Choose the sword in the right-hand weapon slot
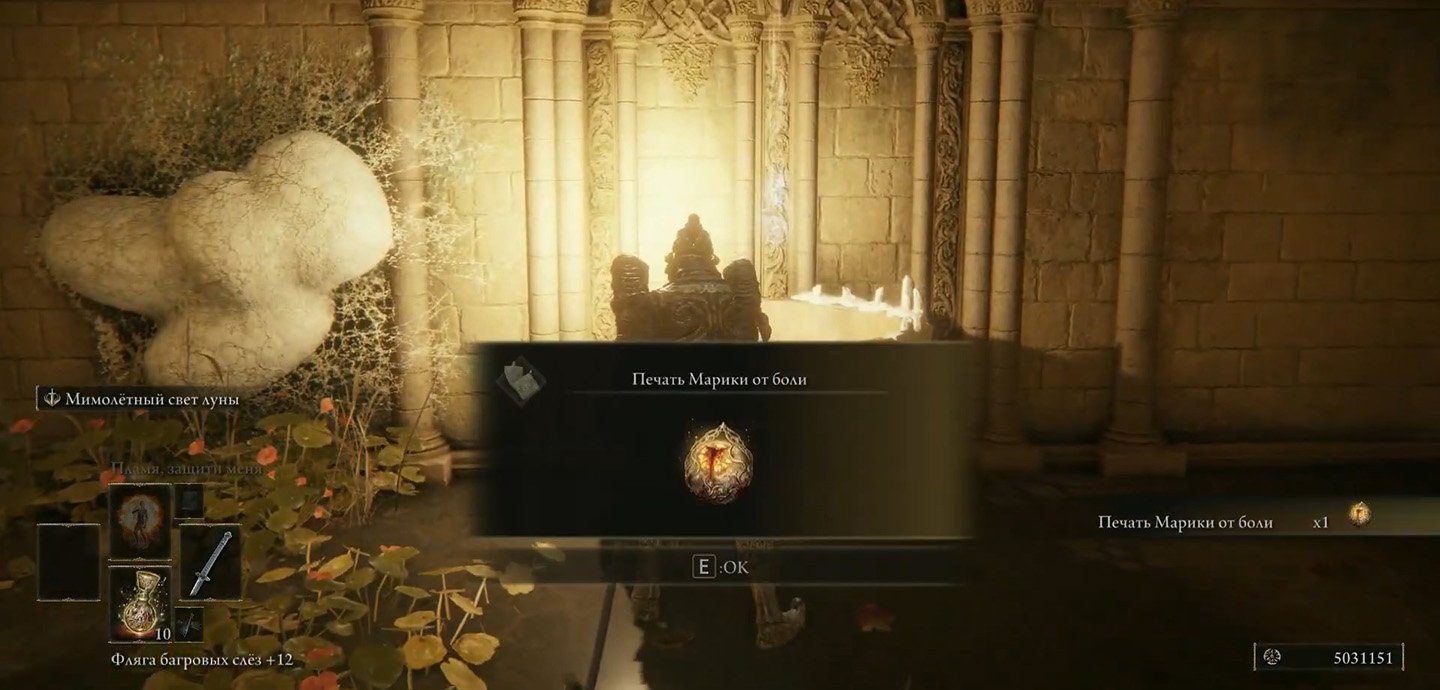Viewport: 1440px width, 690px height. 210,562
